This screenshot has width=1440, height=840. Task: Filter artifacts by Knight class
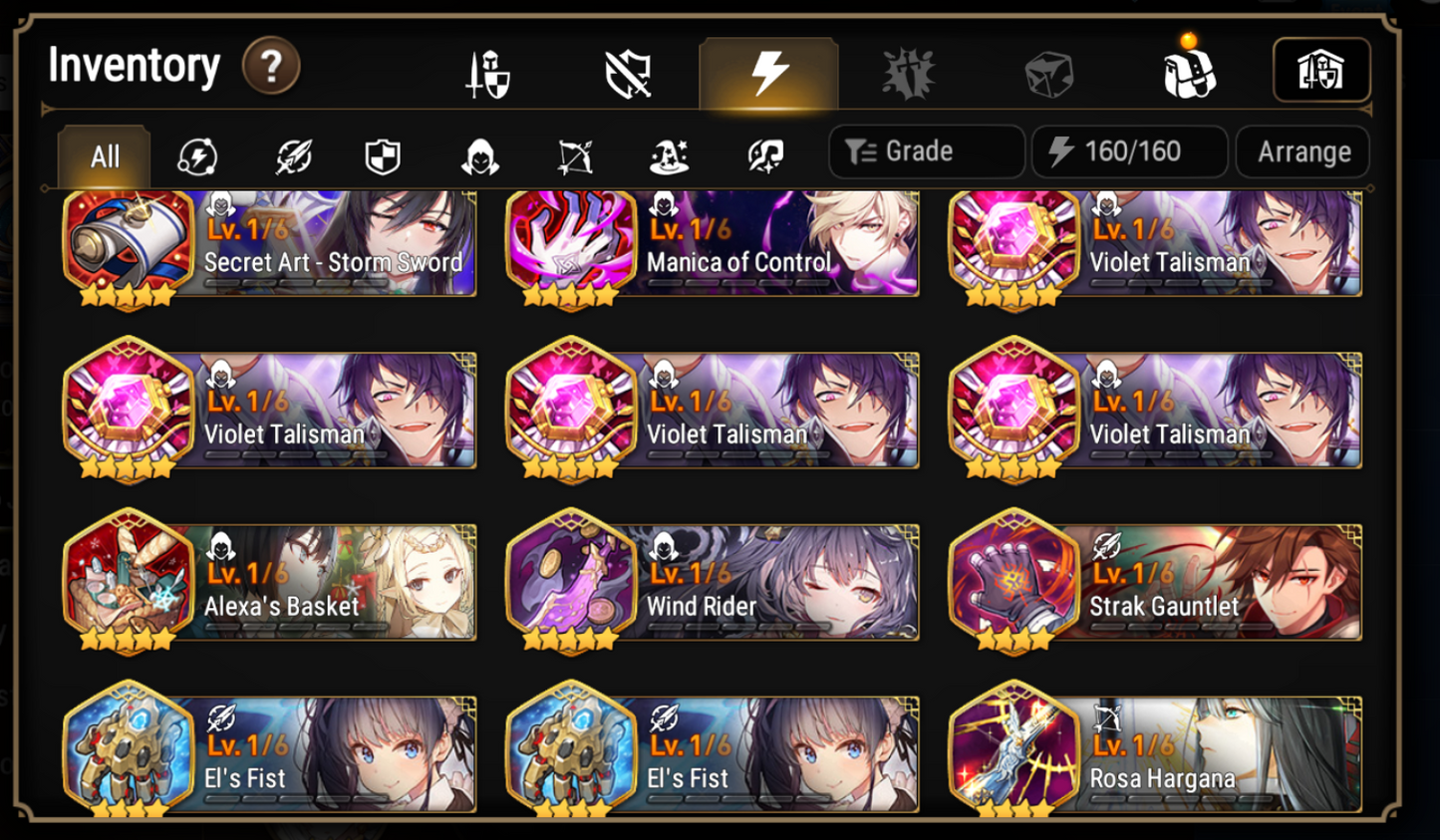click(382, 156)
